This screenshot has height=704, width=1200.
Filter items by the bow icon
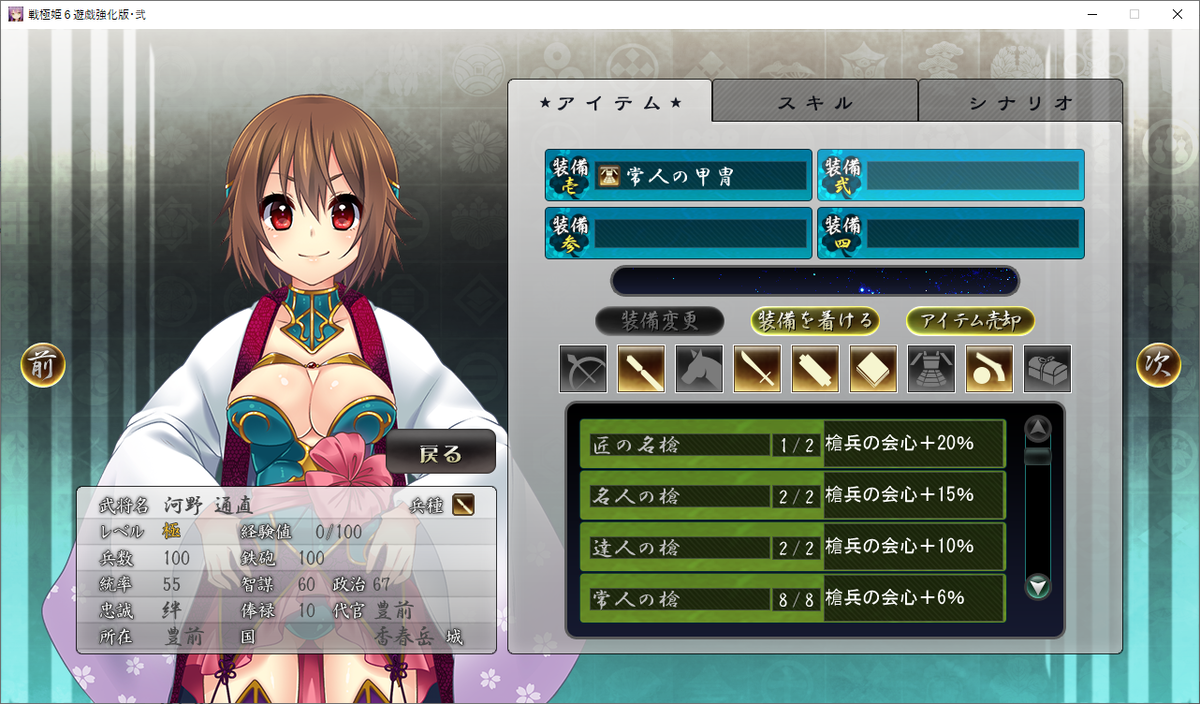[x=583, y=369]
